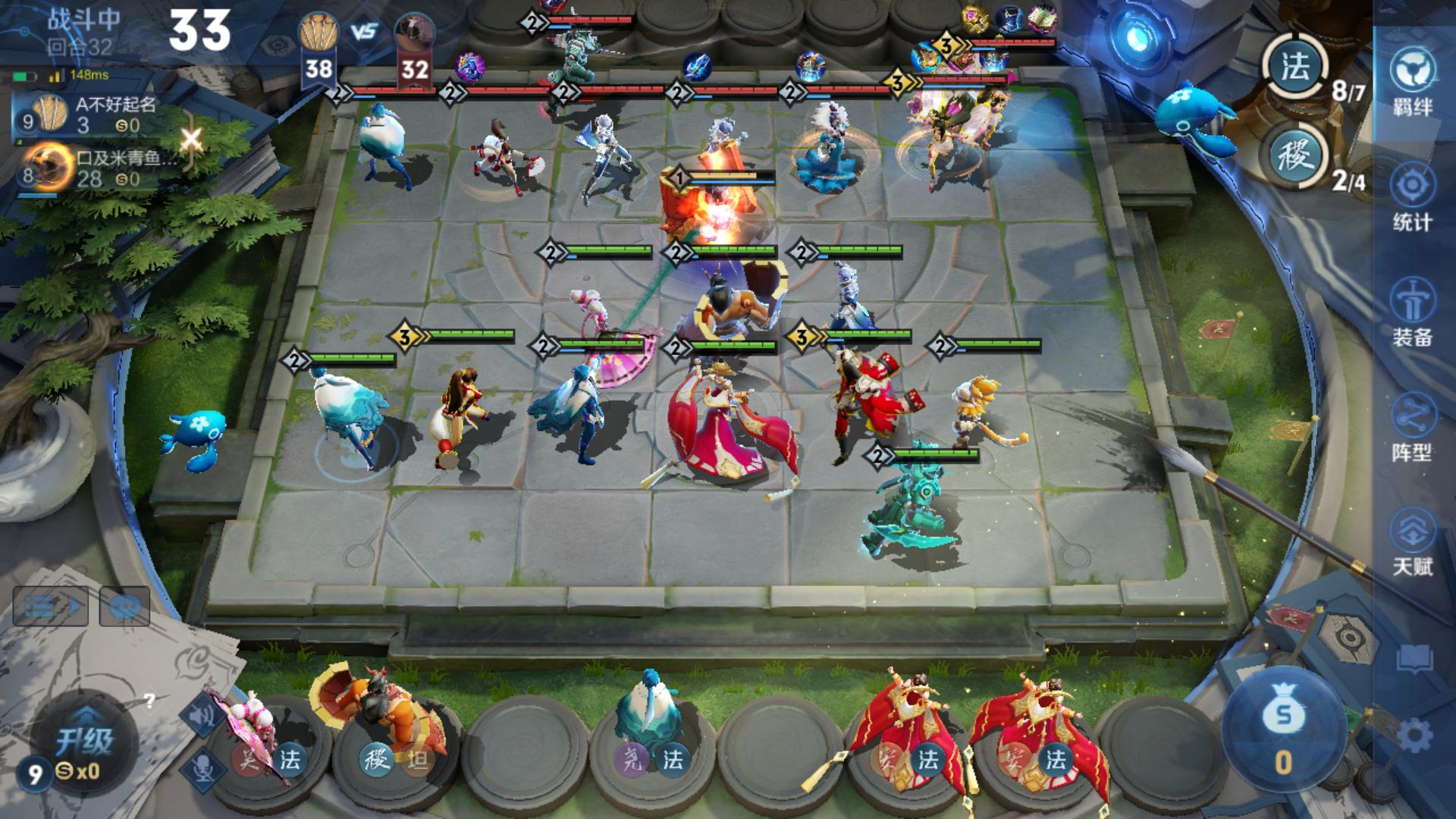
Task: Click the 升级 level-up button
Action: [x=85, y=739]
